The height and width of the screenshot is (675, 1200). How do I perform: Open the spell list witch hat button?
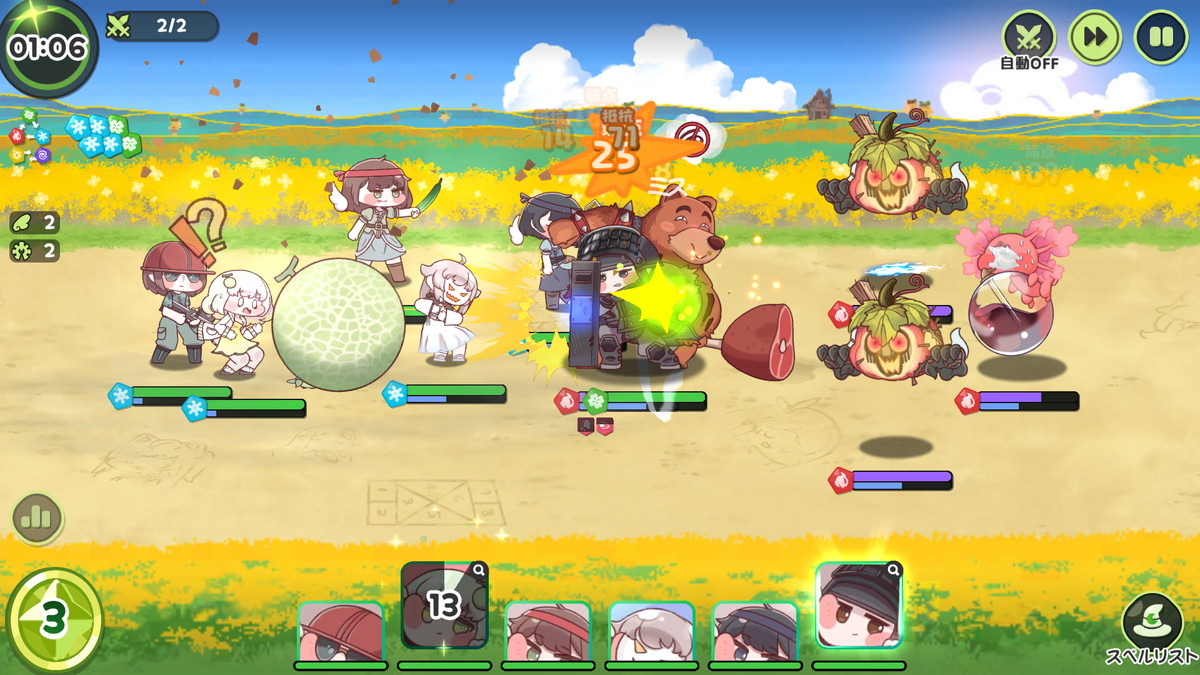click(x=1152, y=623)
